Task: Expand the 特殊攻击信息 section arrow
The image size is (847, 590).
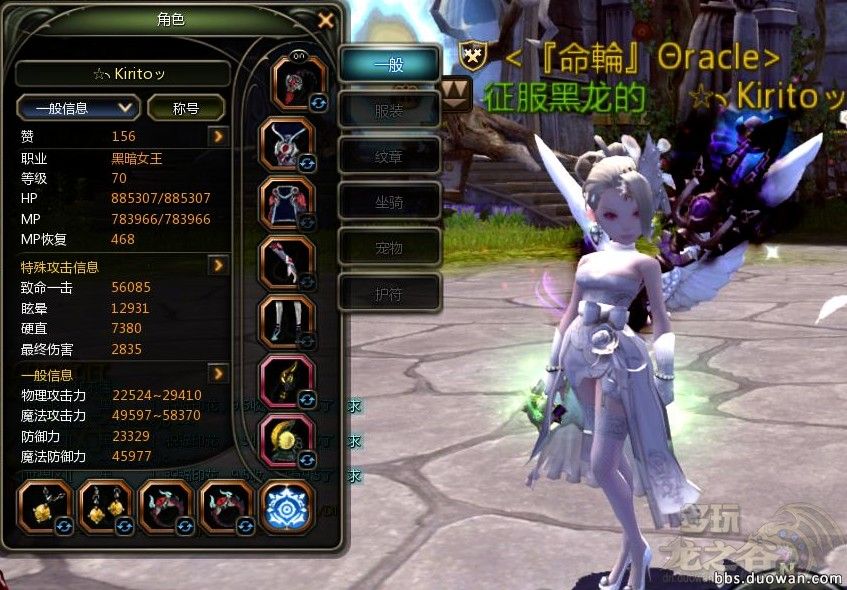Action: click(219, 265)
